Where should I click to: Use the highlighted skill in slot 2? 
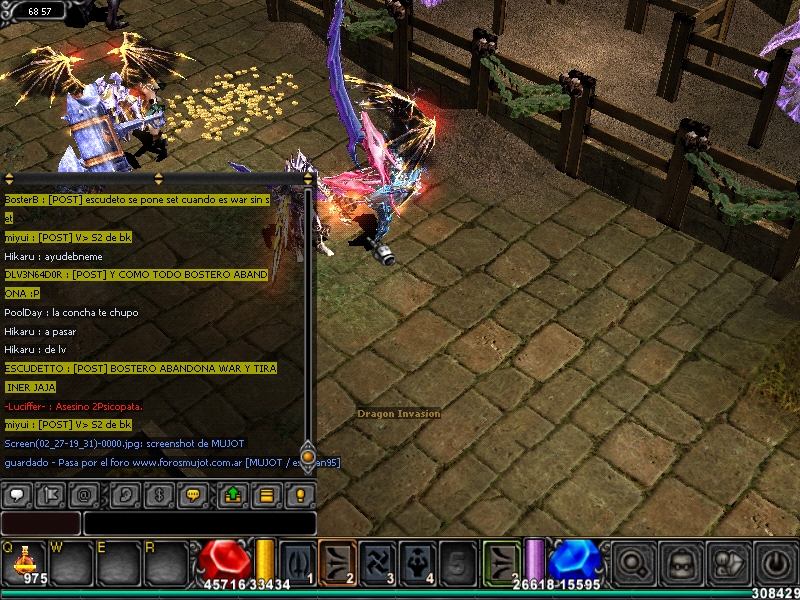point(338,562)
